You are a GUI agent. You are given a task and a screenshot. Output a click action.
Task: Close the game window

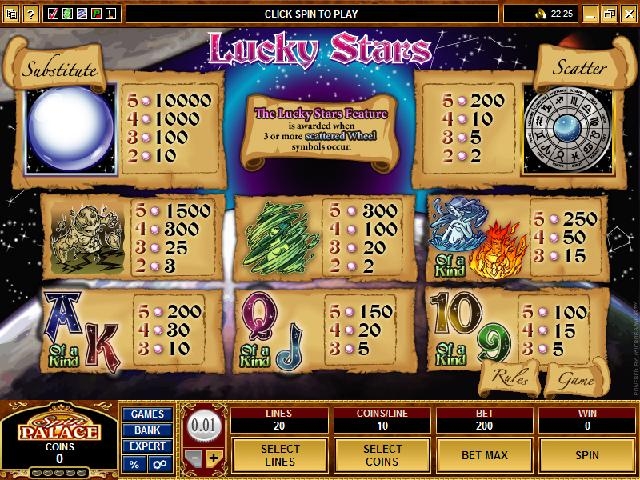[631, 13]
